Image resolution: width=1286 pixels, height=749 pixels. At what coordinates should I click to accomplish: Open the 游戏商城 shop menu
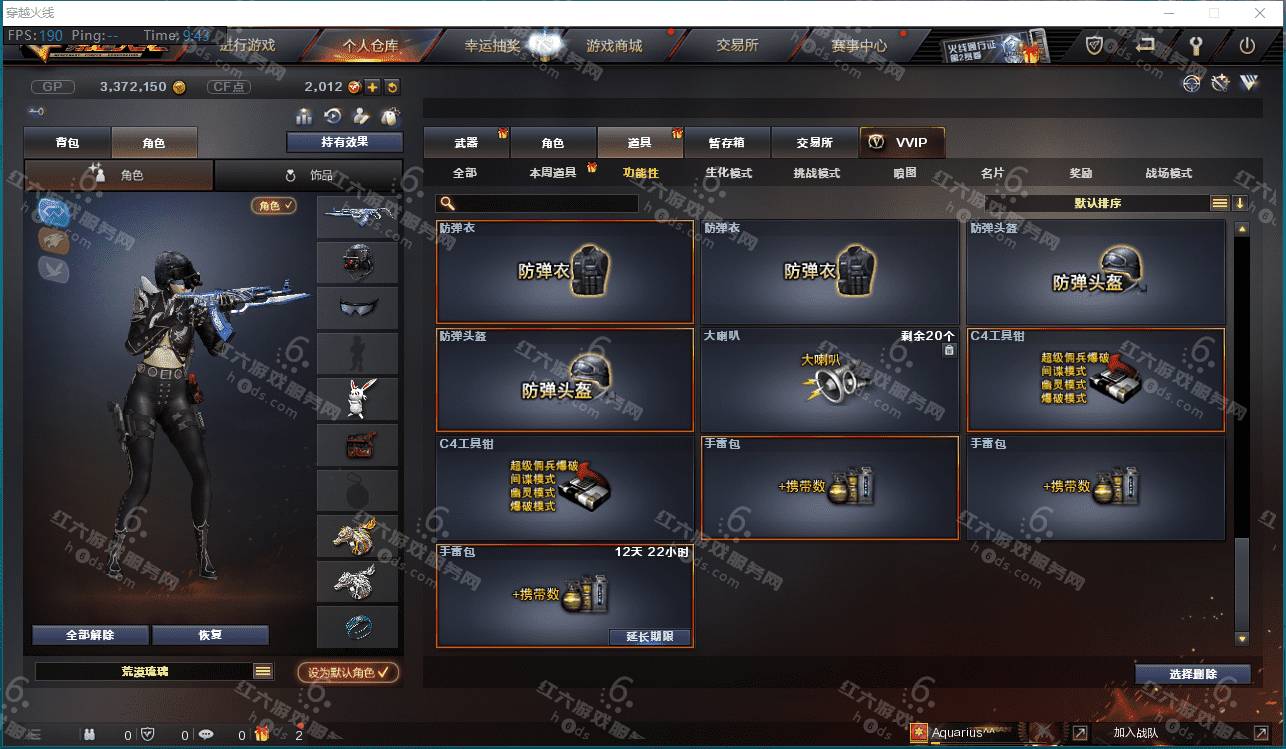[614, 46]
